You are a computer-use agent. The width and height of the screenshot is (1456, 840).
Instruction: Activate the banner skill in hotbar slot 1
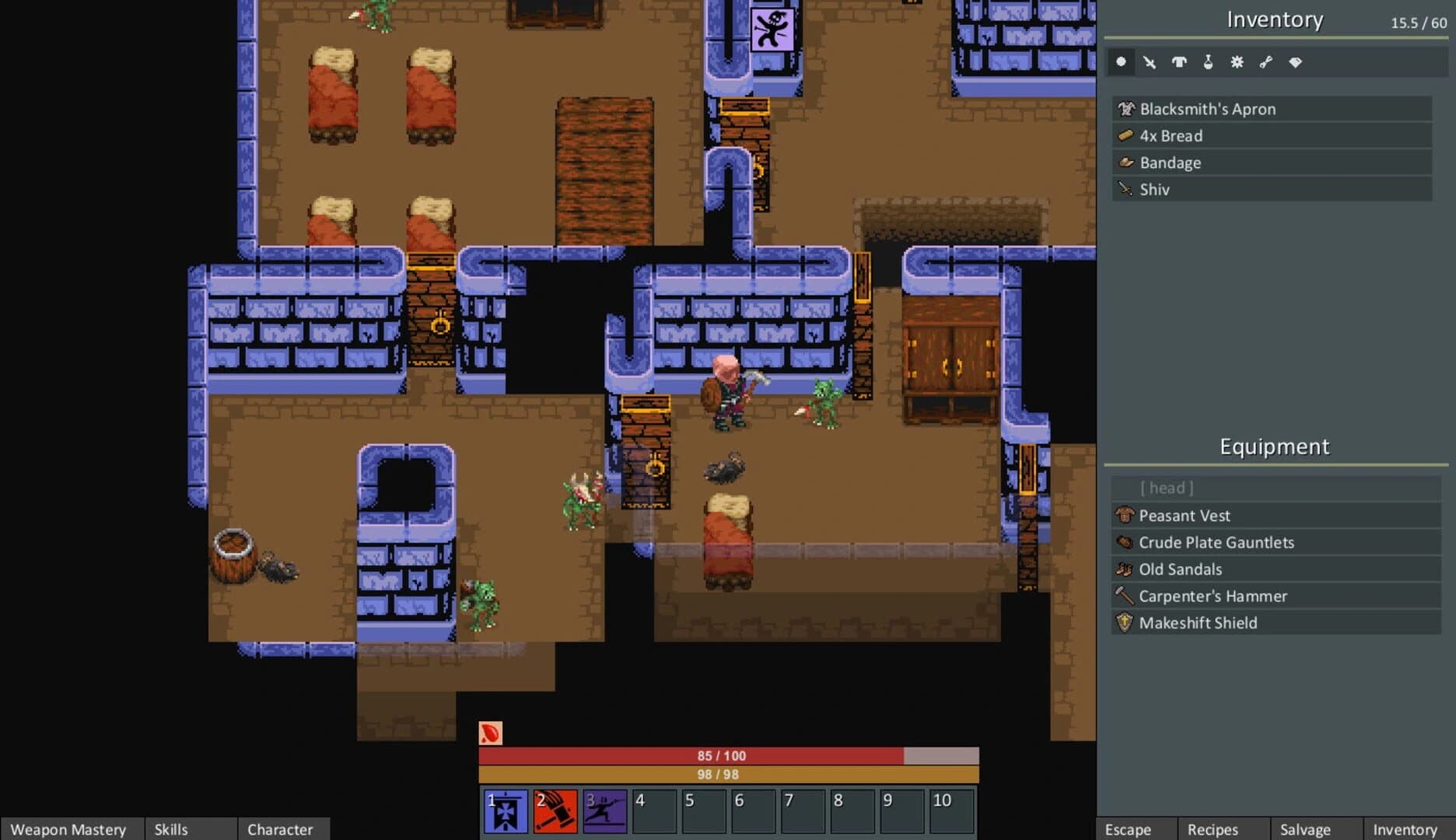pos(504,810)
